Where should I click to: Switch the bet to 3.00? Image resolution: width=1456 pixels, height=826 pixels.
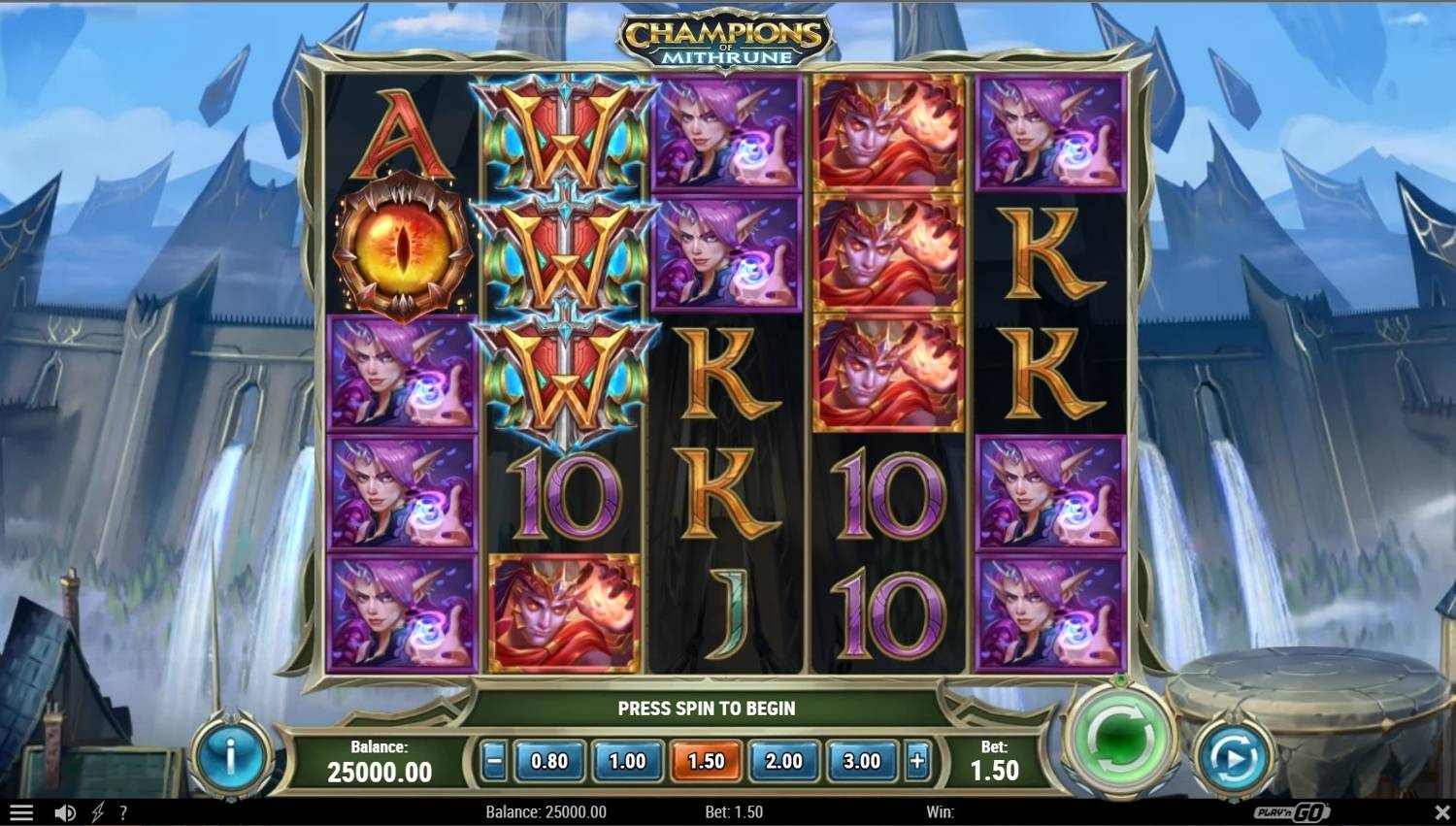click(x=862, y=762)
